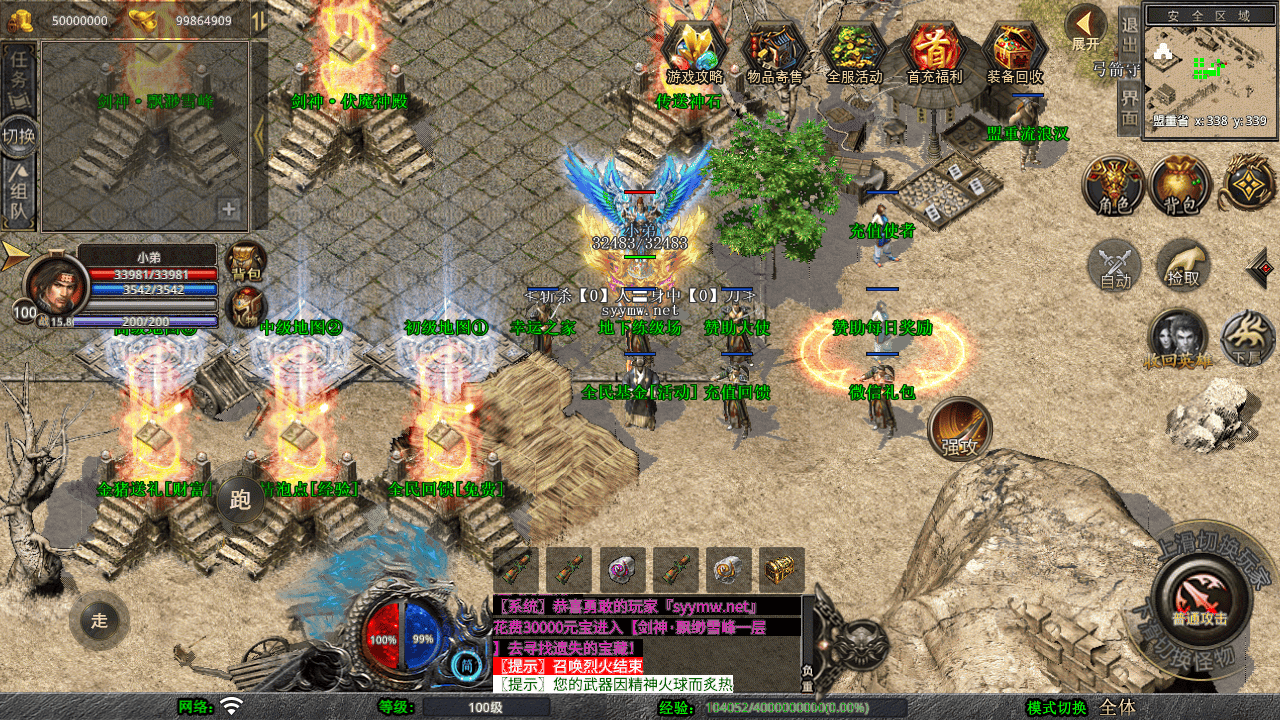The image size is (1280, 720).
Task: Click the 退出 exit button
Action: (x=1130, y=36)
